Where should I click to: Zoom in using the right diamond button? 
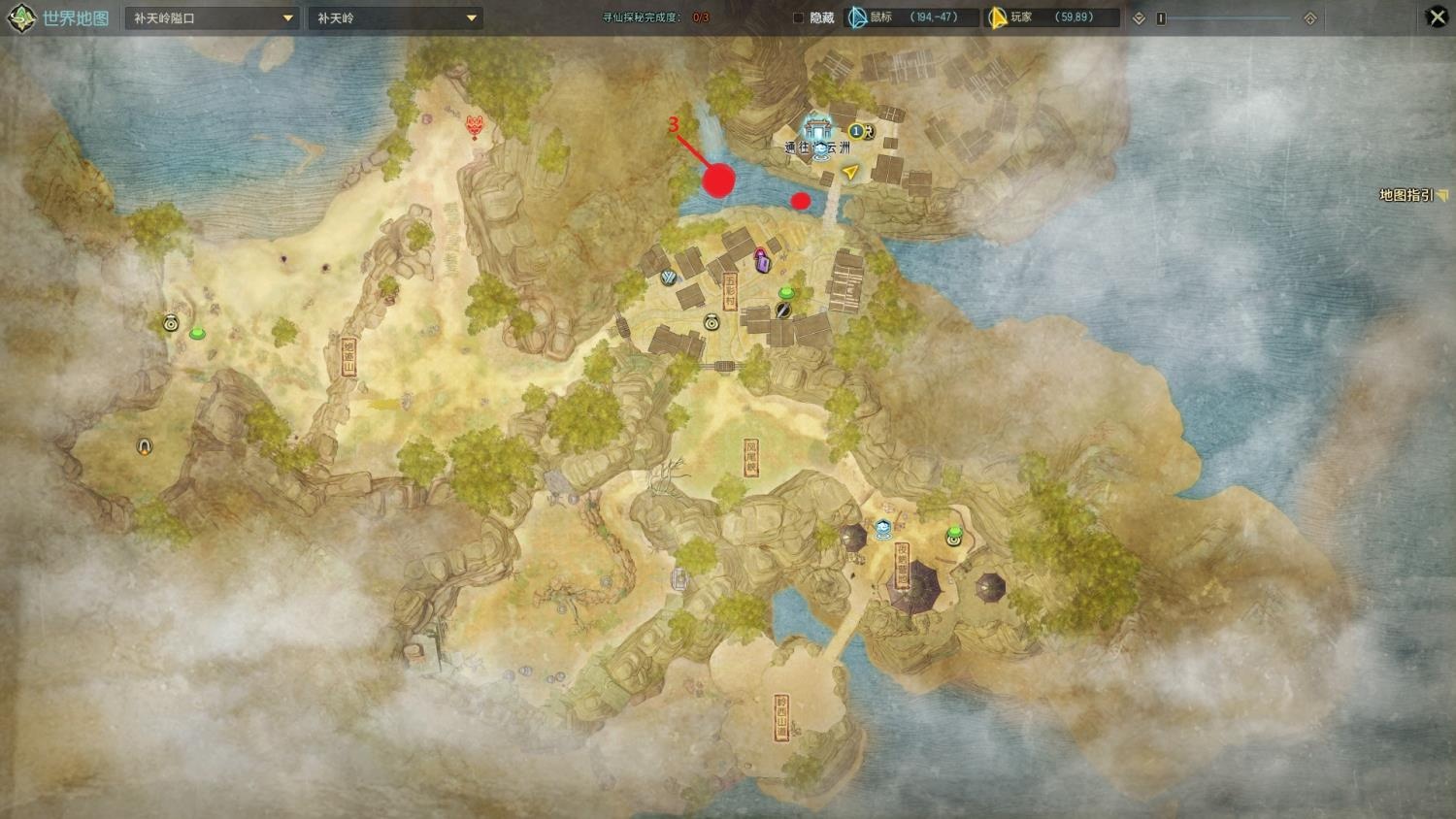1309,18
